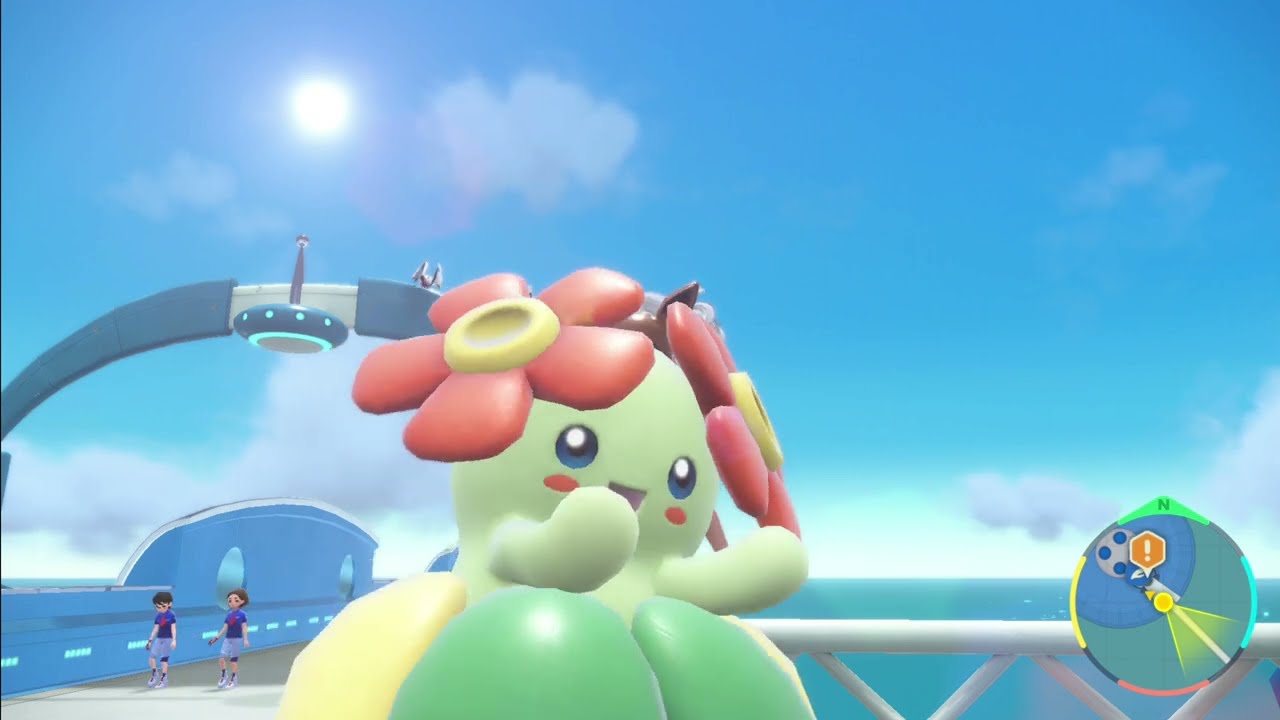Click the blue arrow cursor on the minimap
1280x720 pixels.
[x=1140, y=576]
